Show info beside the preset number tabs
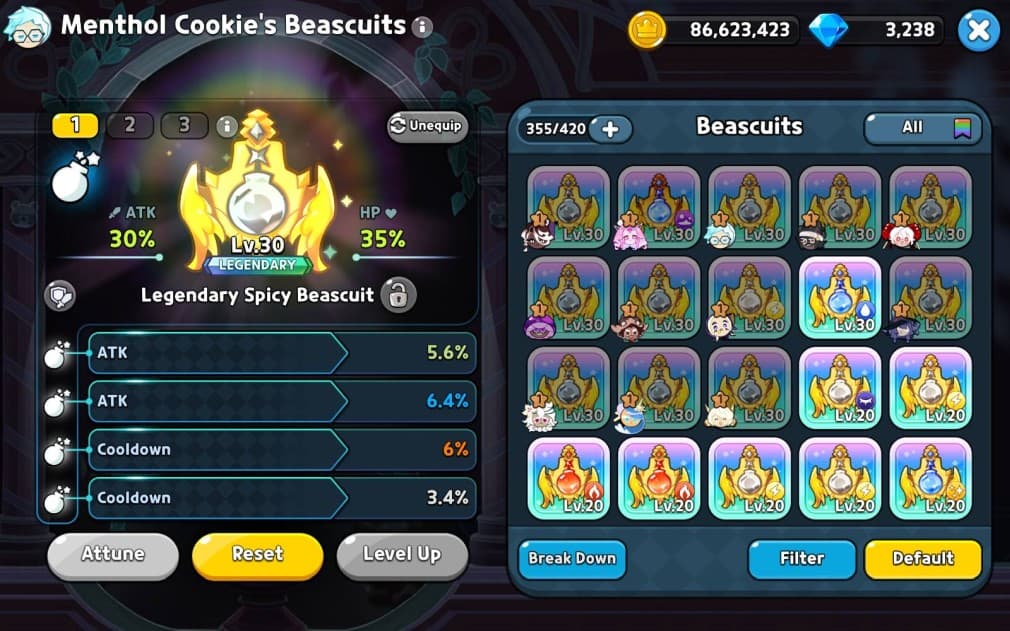The height and width of the screenshot is (631, 1010). click(227, 127)
